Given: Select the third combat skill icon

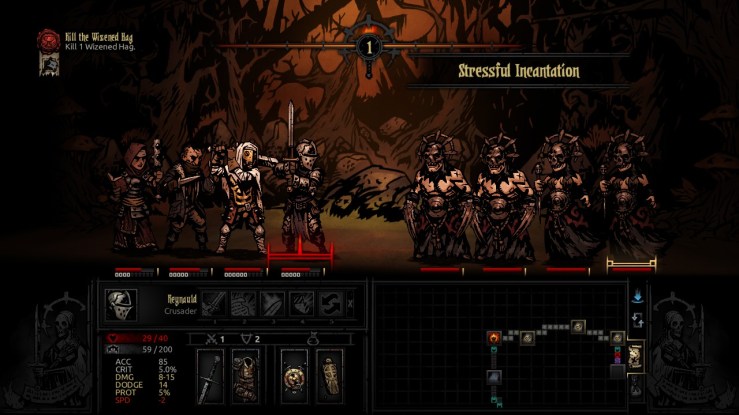Looking at the screenshot, I should [273, 304].
